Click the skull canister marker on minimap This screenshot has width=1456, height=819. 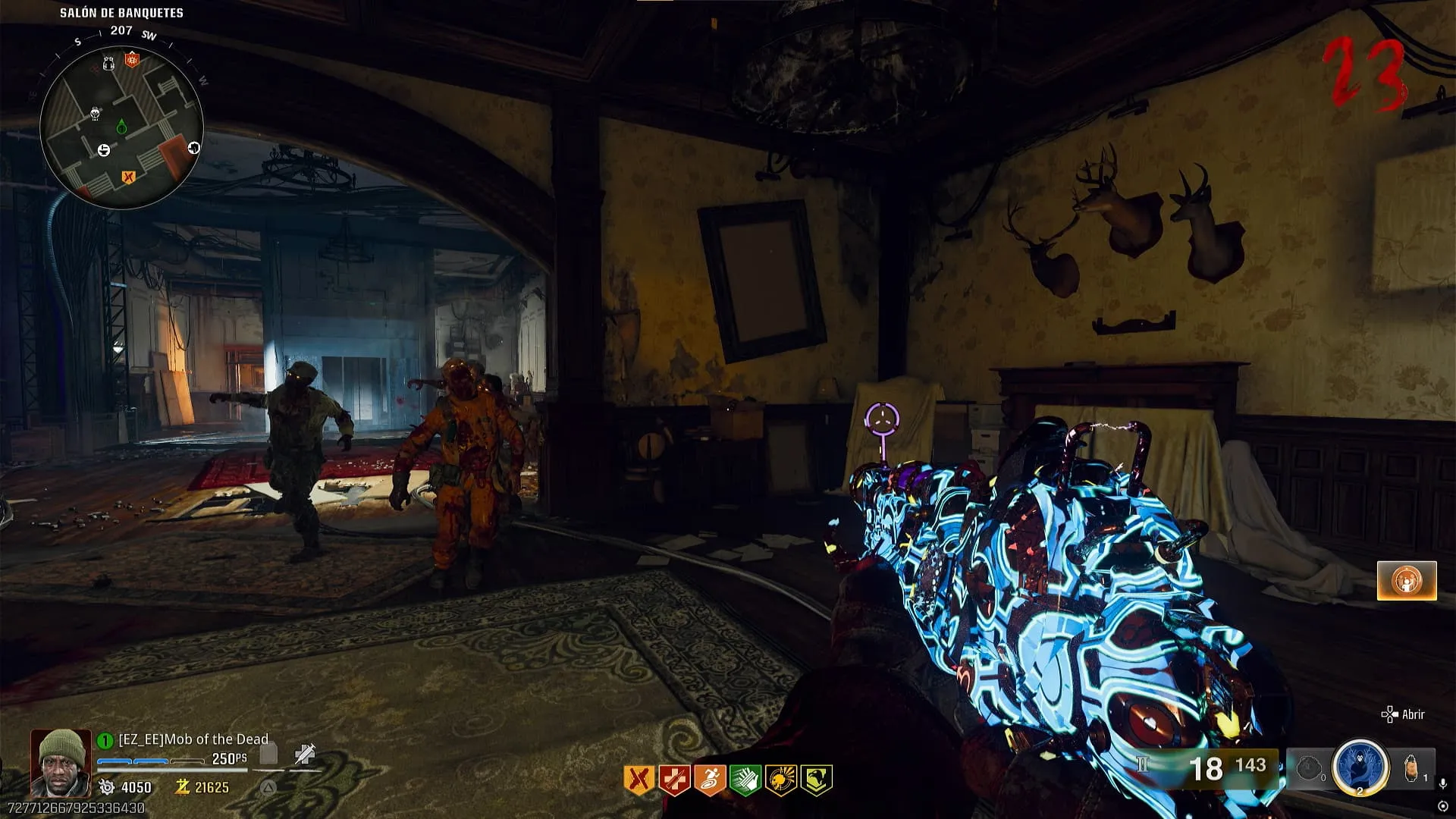click(x=96, y=114)
